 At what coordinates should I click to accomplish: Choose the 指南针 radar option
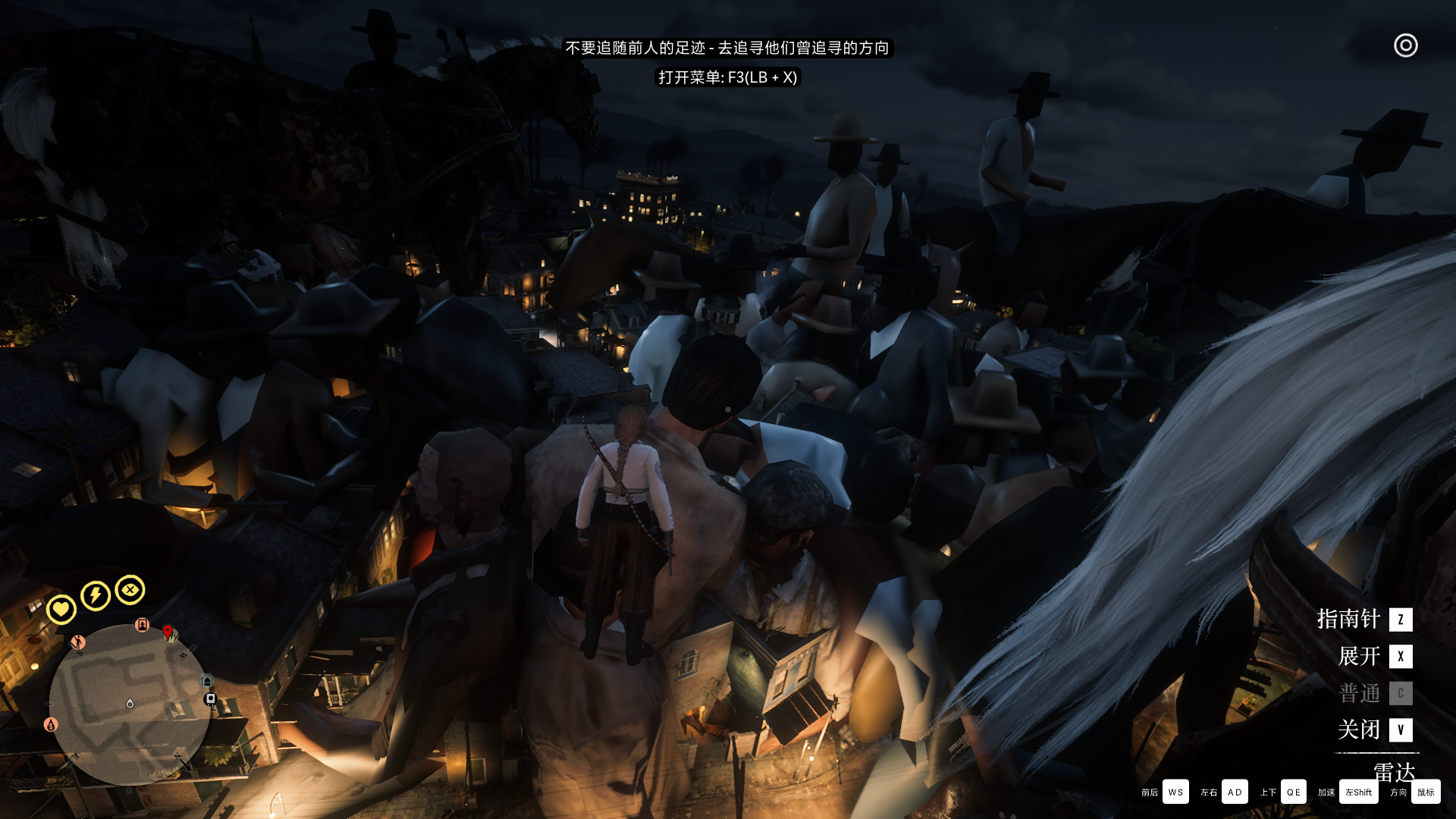1363,620
